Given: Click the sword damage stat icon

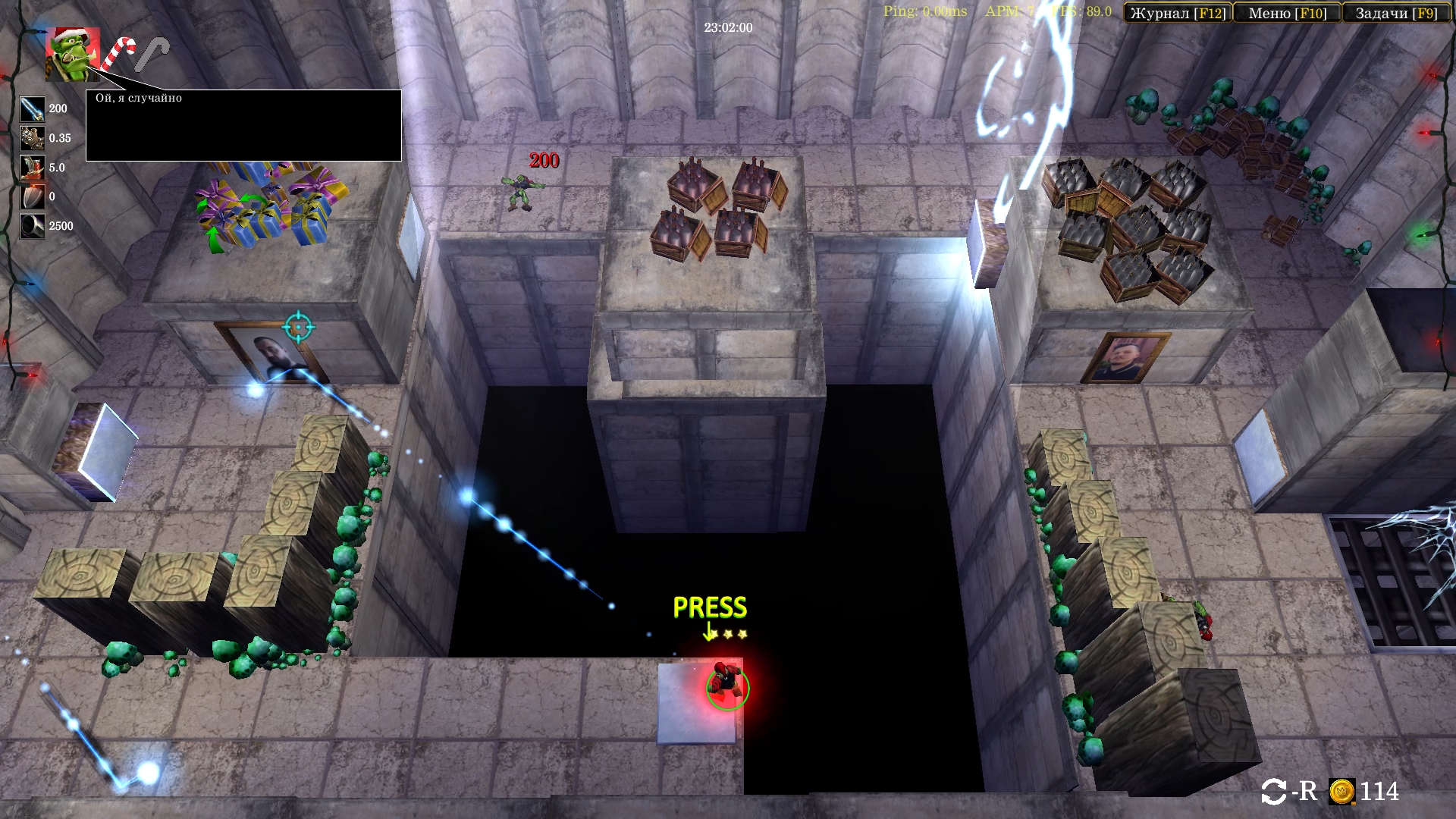Looking at the screenshot, I should (33, 109).
